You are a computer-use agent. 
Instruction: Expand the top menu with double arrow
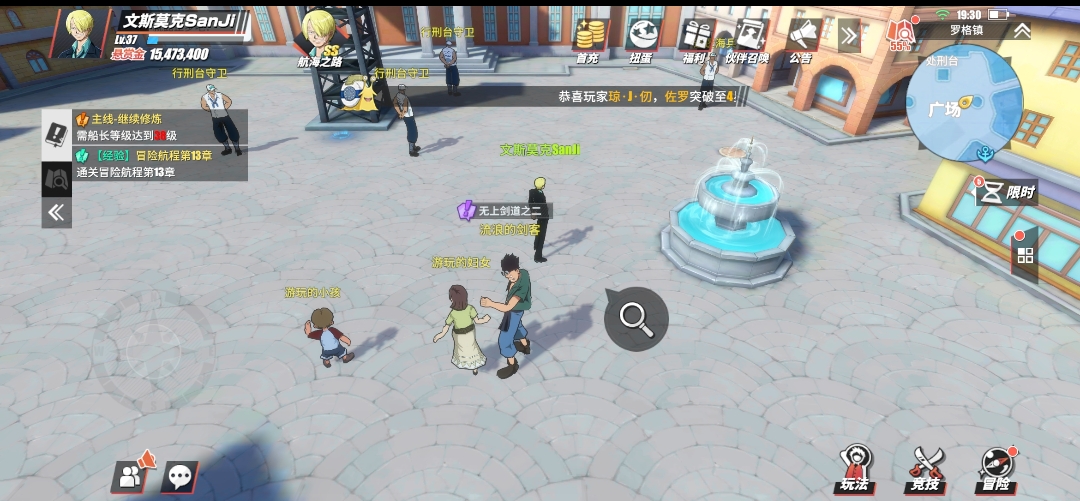tap(849, 36)
